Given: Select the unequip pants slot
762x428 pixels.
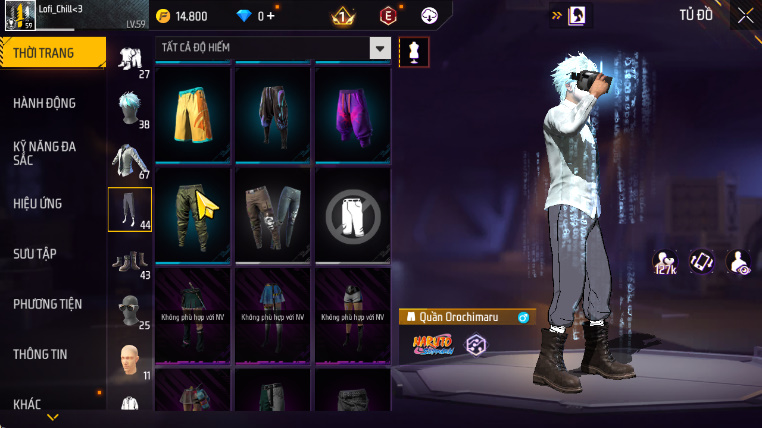Looking at the screenshot, I should point(352,211).
